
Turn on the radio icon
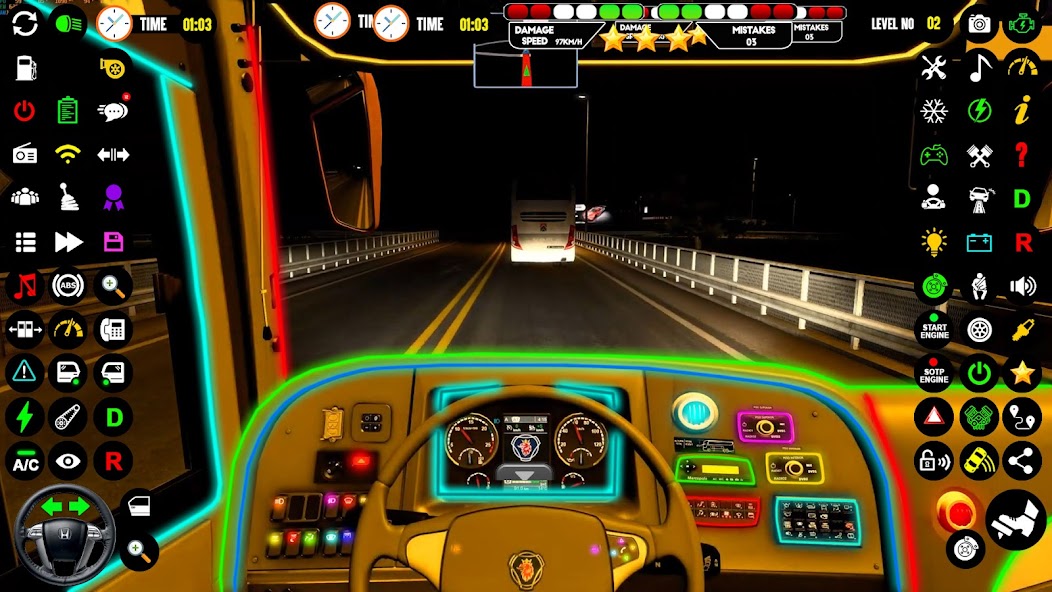(25, 154)
